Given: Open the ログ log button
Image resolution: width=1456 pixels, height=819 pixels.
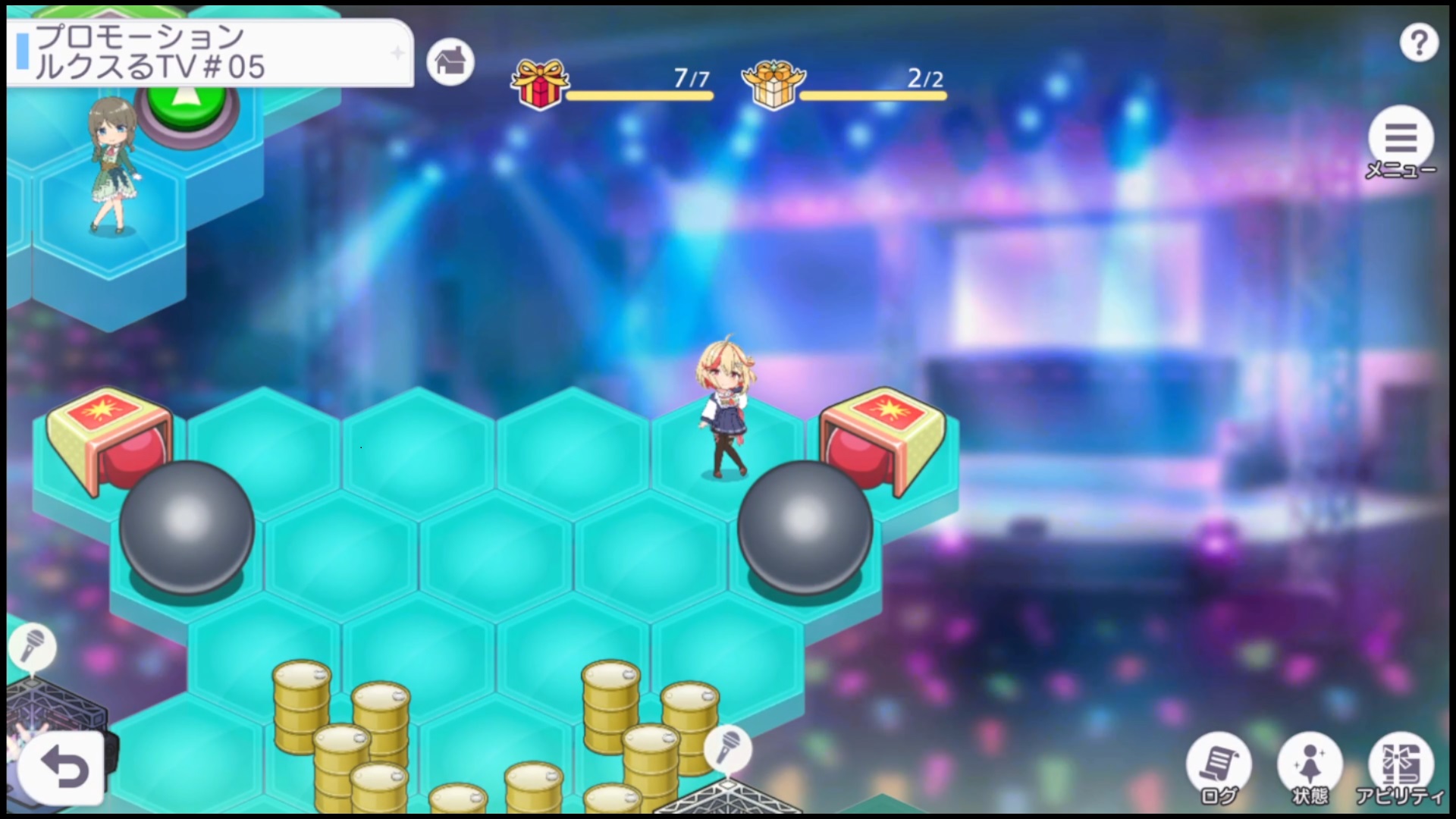Looking at the screenshot, I should point(1219,766).
